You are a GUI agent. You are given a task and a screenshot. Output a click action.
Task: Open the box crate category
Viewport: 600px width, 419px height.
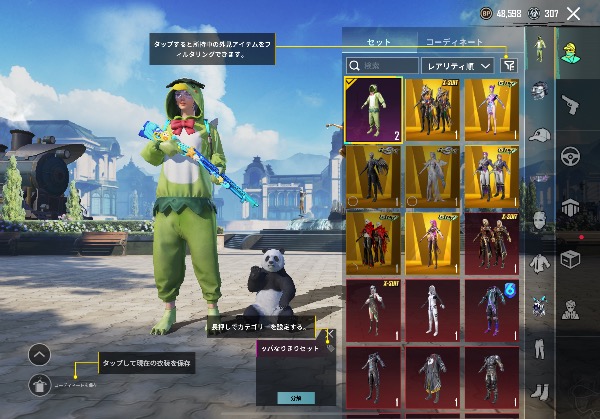pos(573,259)
